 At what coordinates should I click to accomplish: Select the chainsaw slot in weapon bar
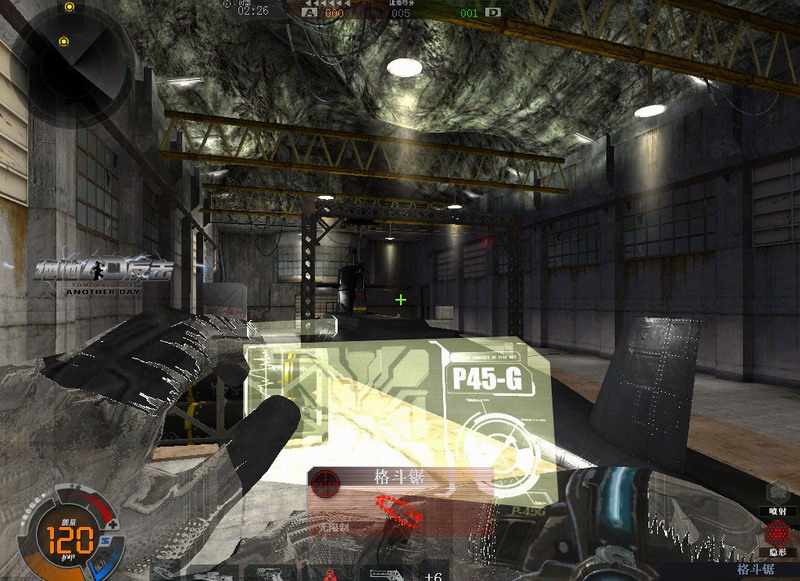[386, 575]
